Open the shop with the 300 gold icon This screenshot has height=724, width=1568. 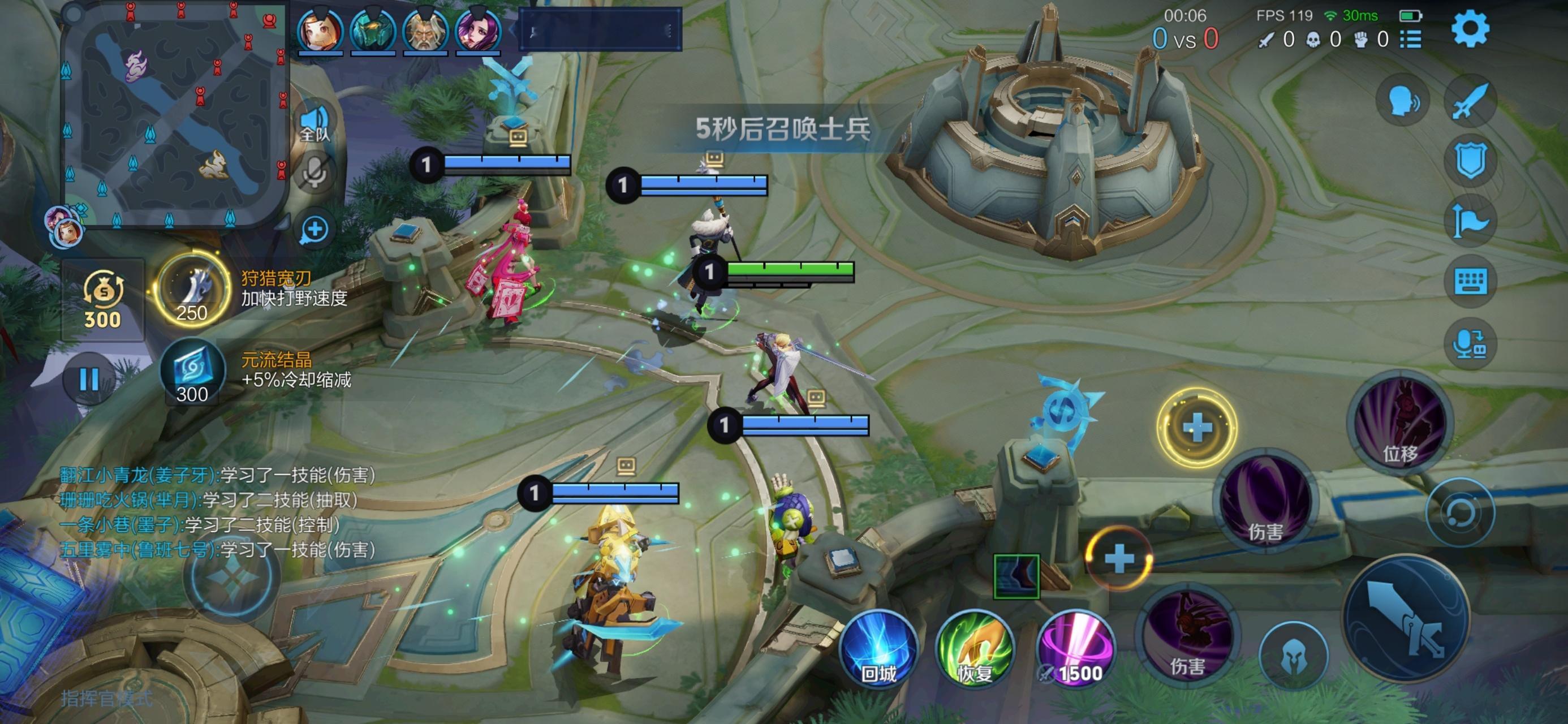103,300
